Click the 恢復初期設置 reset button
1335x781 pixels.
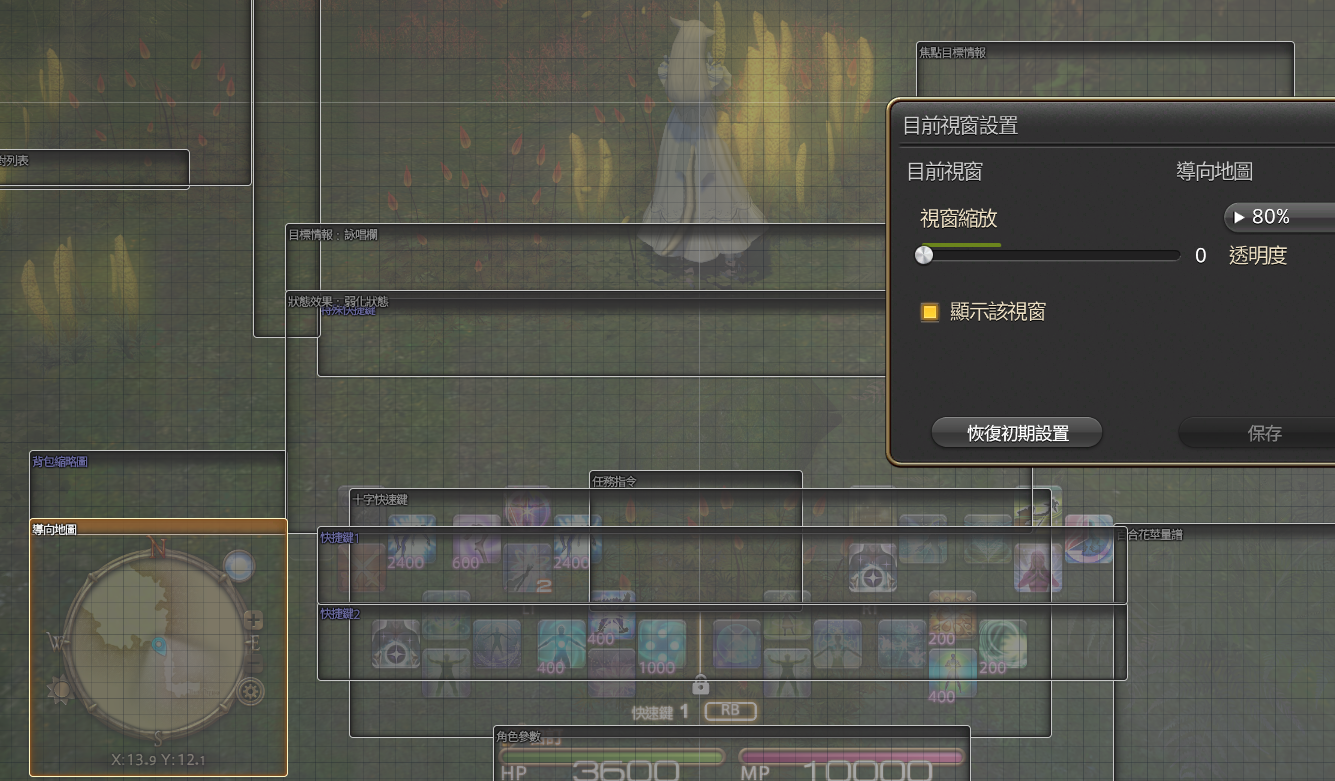coord(1017,433)
